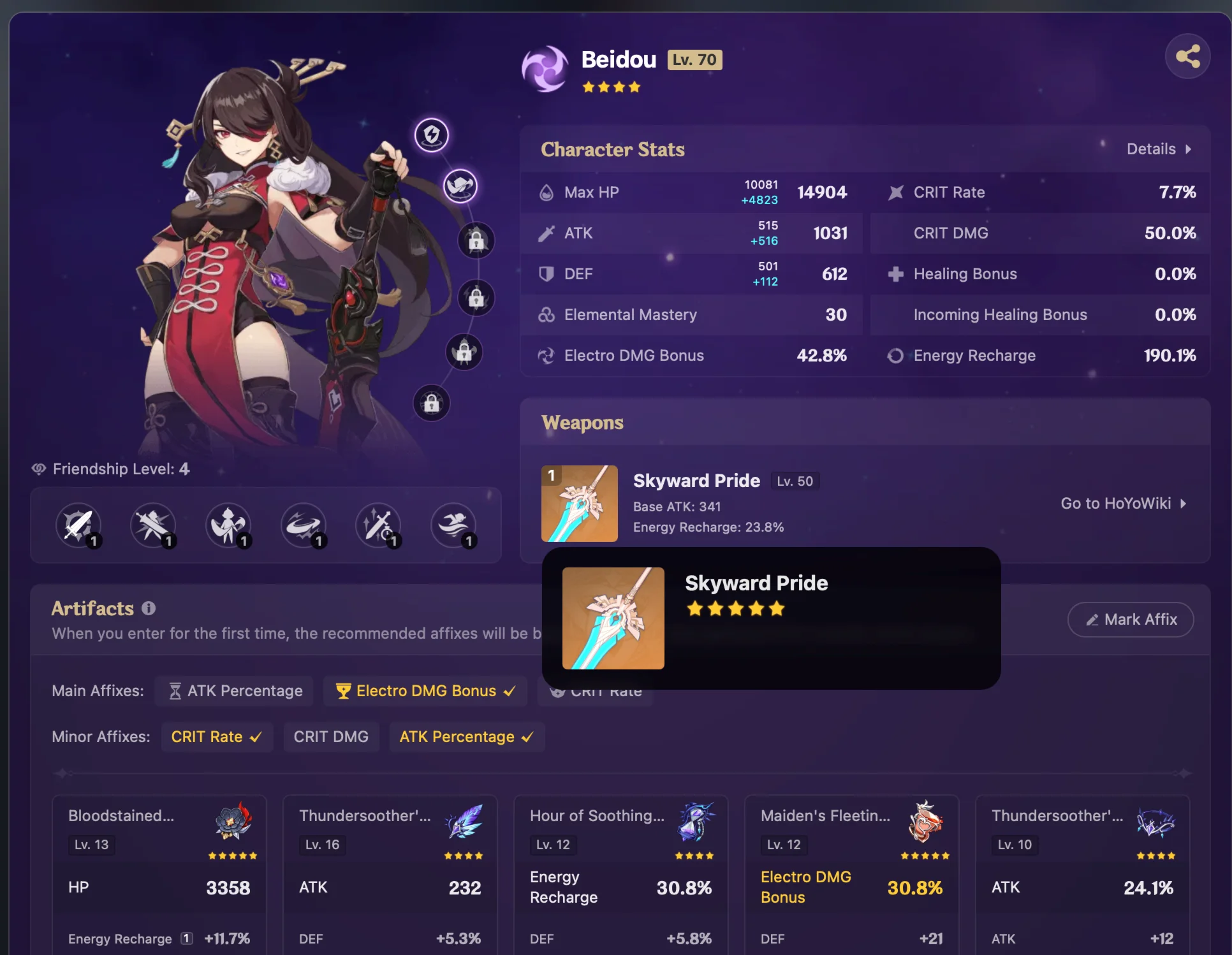
Task: Click the Mark Affix button
Action: (x=1130, y=619)
